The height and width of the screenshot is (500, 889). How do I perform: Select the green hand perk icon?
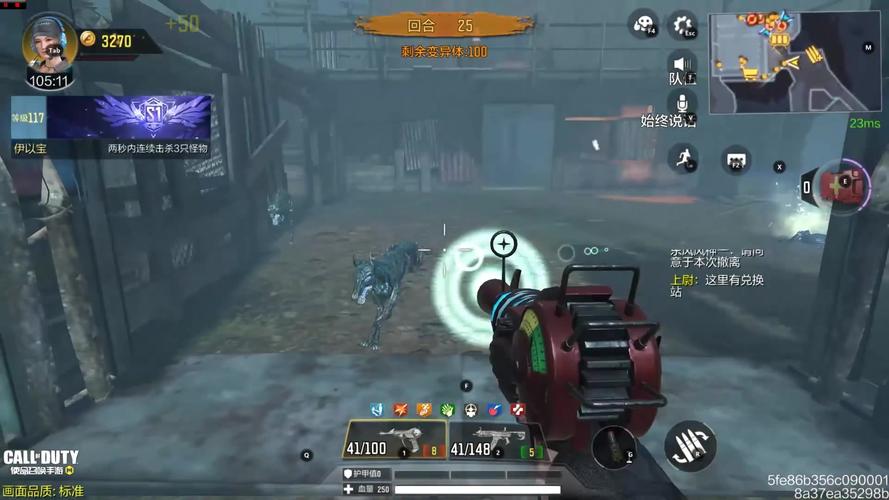(447, 410)
